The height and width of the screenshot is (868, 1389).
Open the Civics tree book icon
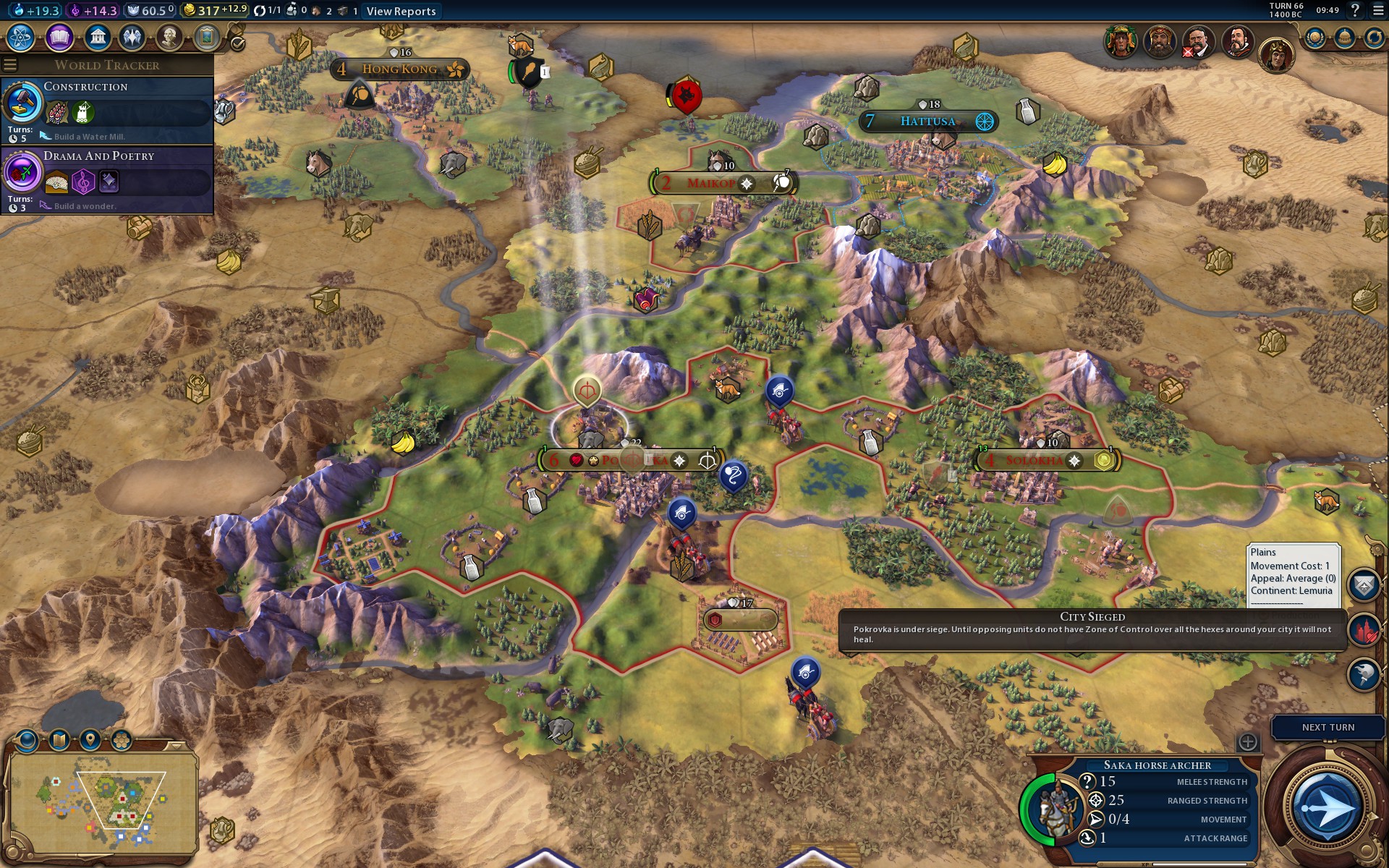[x=59, y=37]
